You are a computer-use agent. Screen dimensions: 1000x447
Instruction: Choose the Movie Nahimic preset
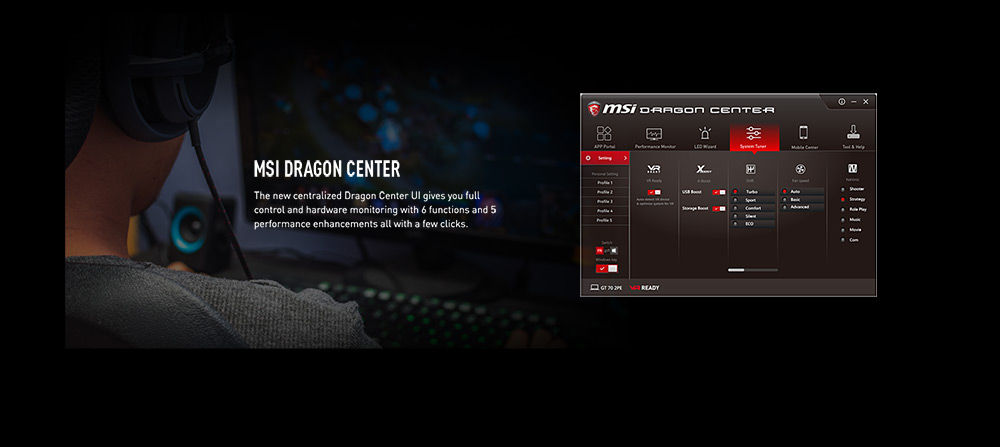855,229
